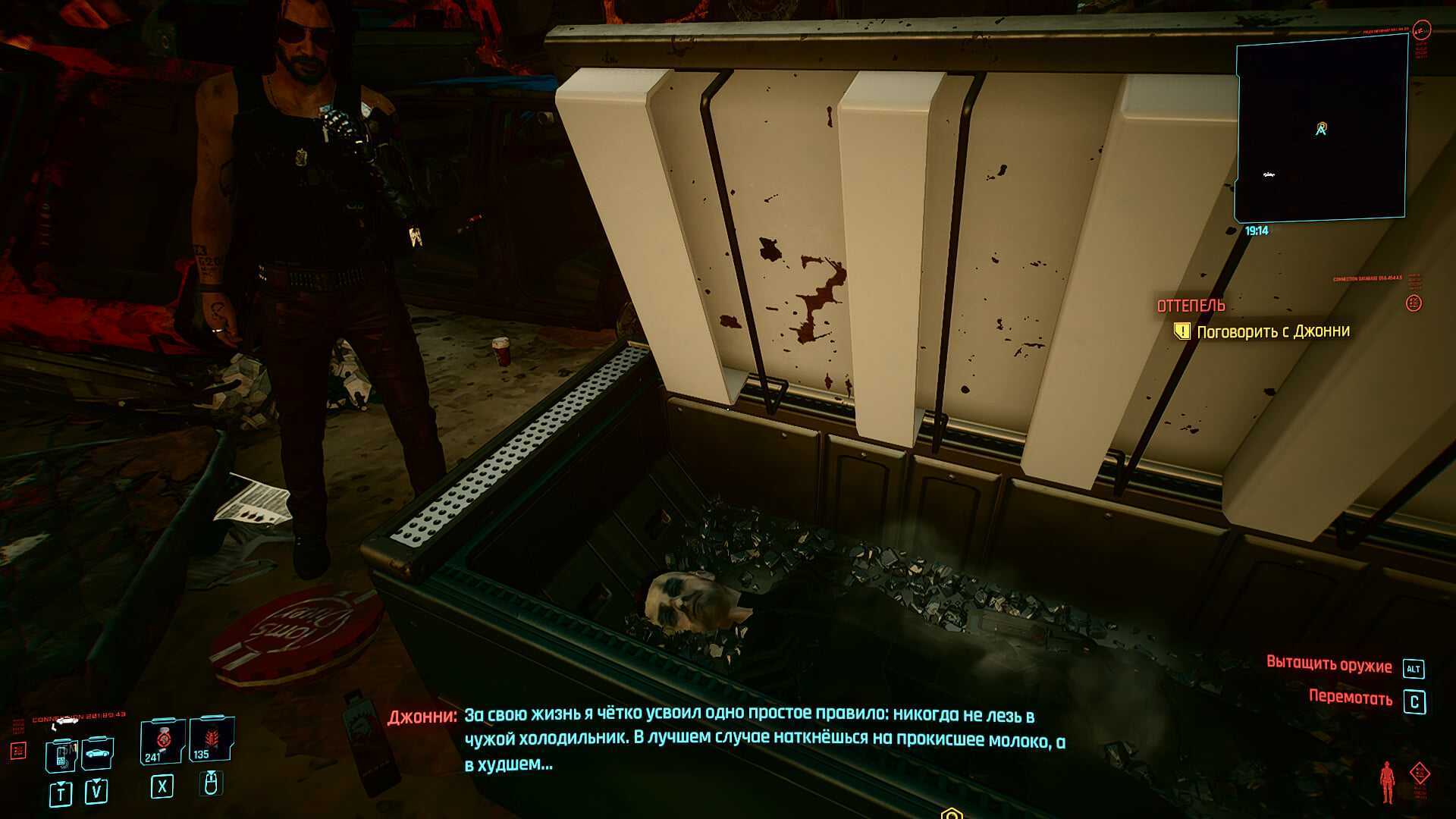1456x819 pixels.
Task: Select the phone quick slot
Action: tap(61, 754)
